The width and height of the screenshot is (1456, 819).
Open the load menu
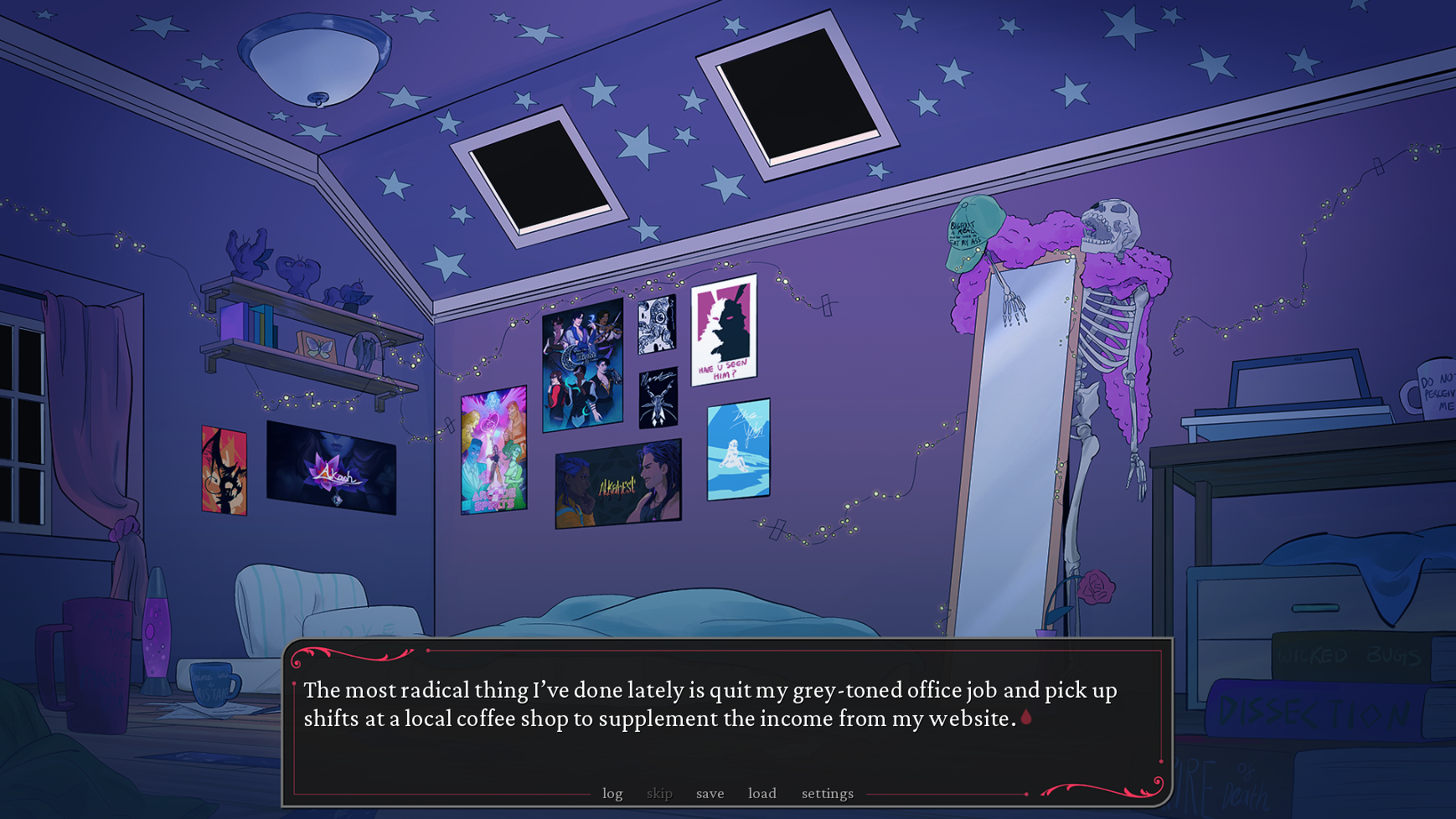tap(762, 793)
